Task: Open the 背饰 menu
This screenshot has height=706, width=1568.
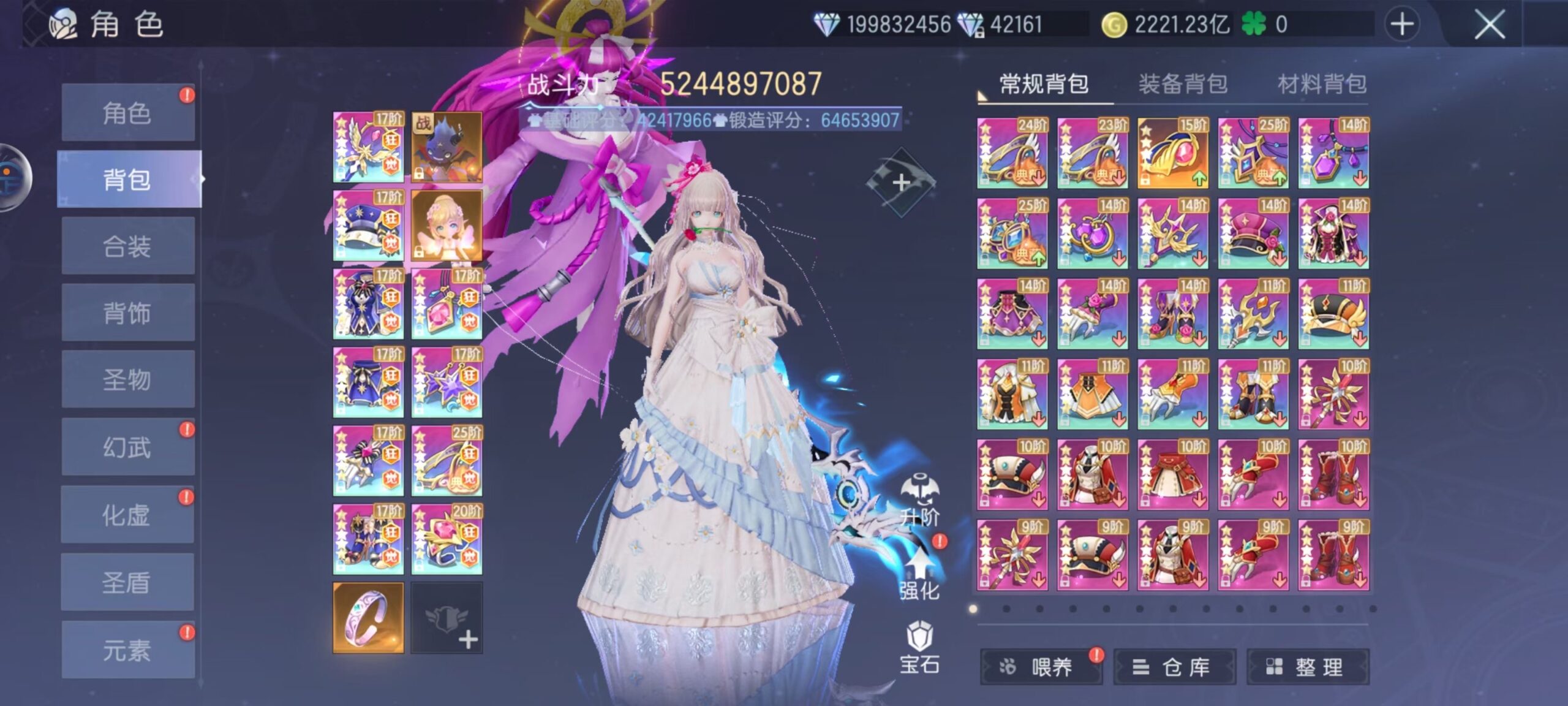Action: [127, 313]
